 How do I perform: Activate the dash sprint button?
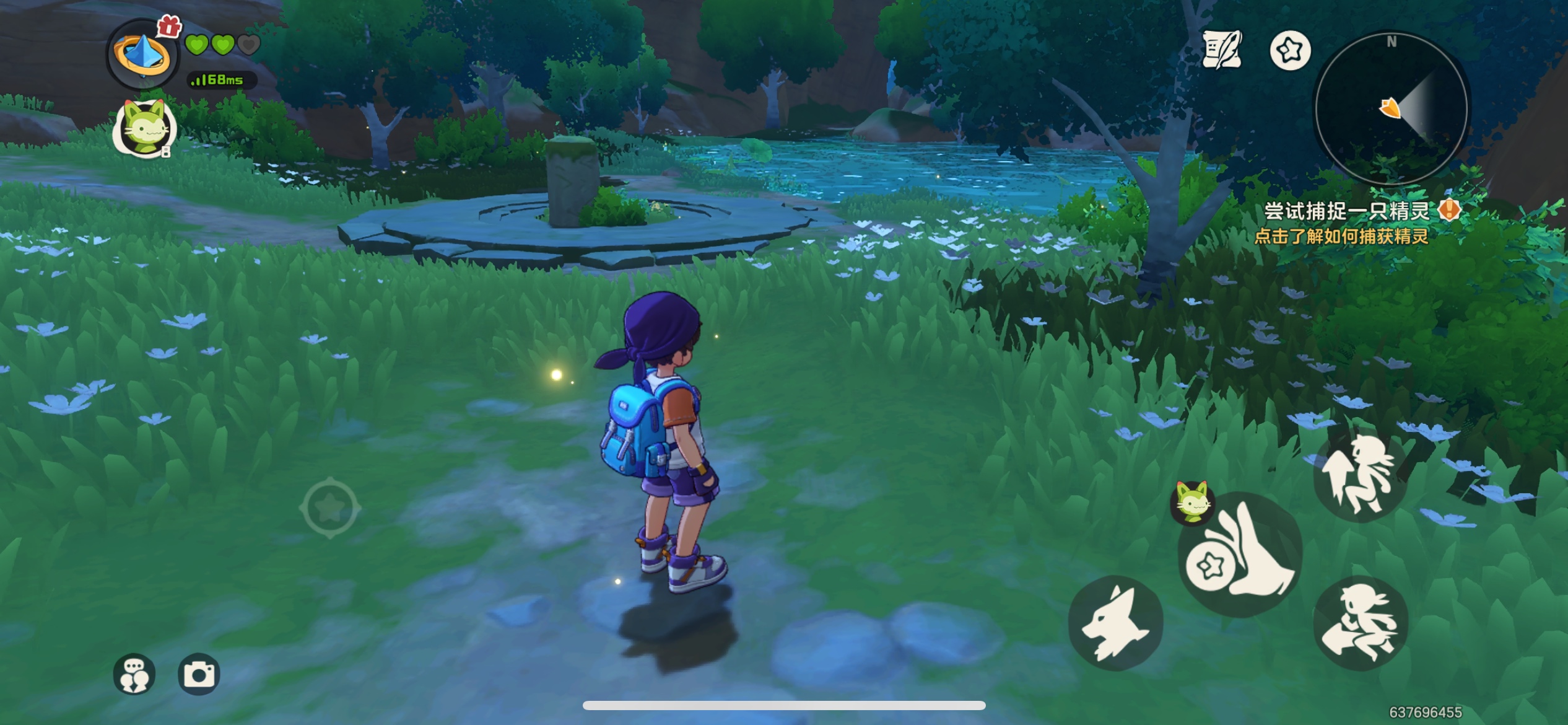point(1361,623)
